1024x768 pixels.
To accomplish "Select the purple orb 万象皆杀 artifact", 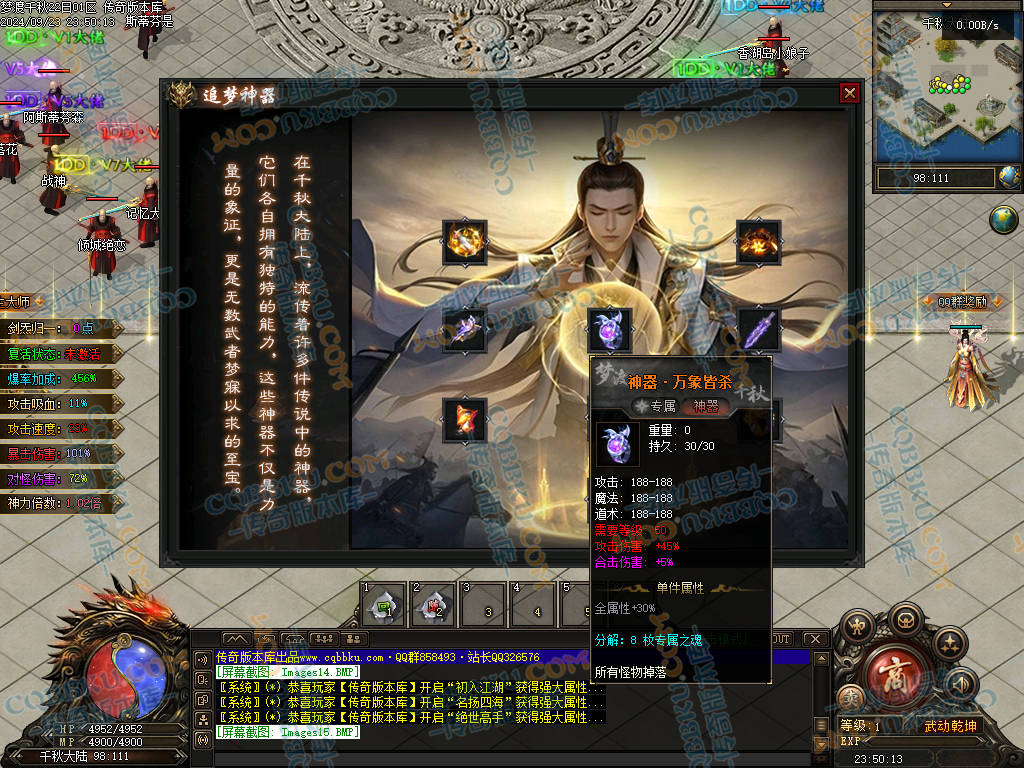I will point(609,329).
